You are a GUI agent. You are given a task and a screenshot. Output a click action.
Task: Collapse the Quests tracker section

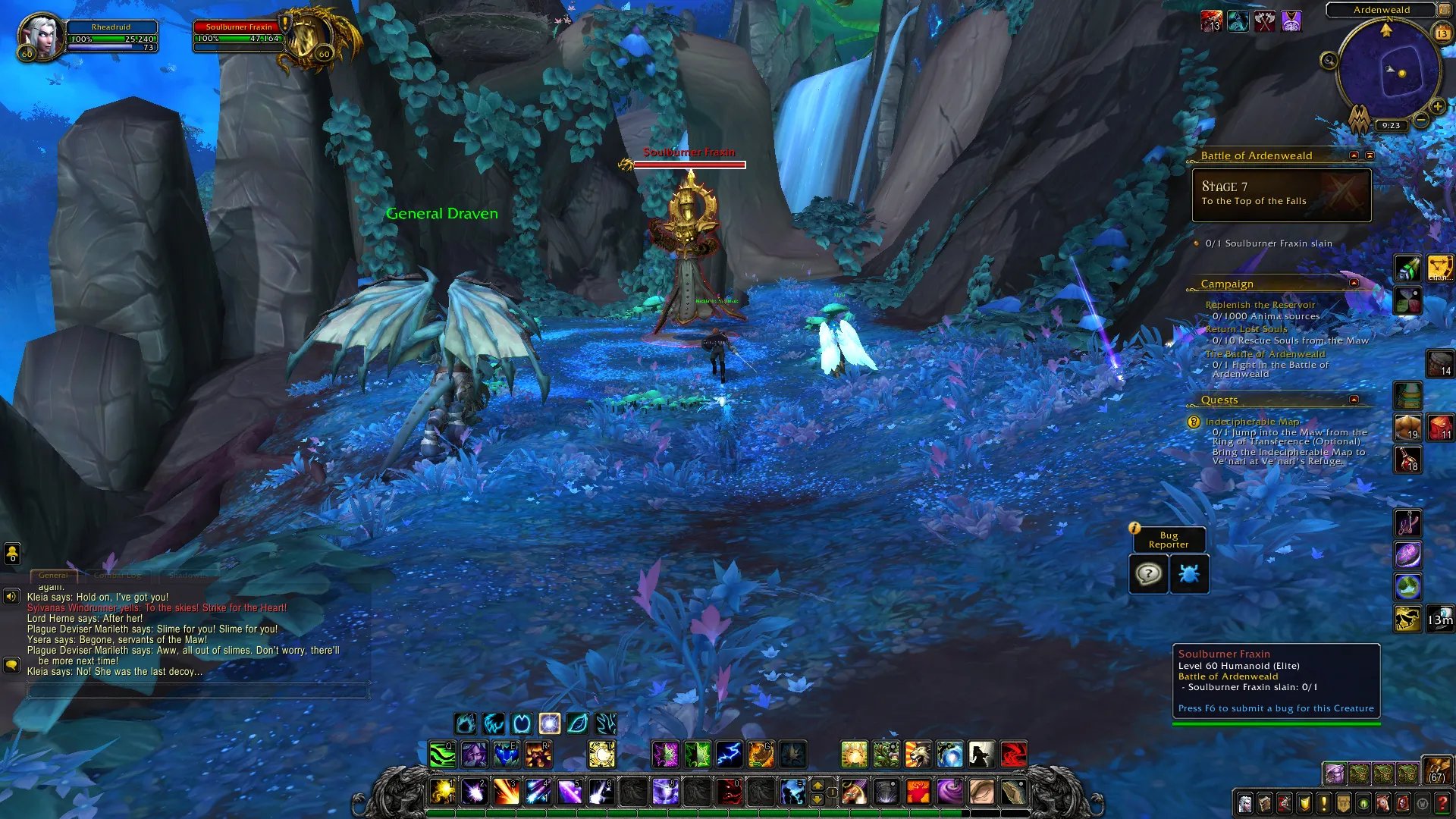tap(1354, 400)
